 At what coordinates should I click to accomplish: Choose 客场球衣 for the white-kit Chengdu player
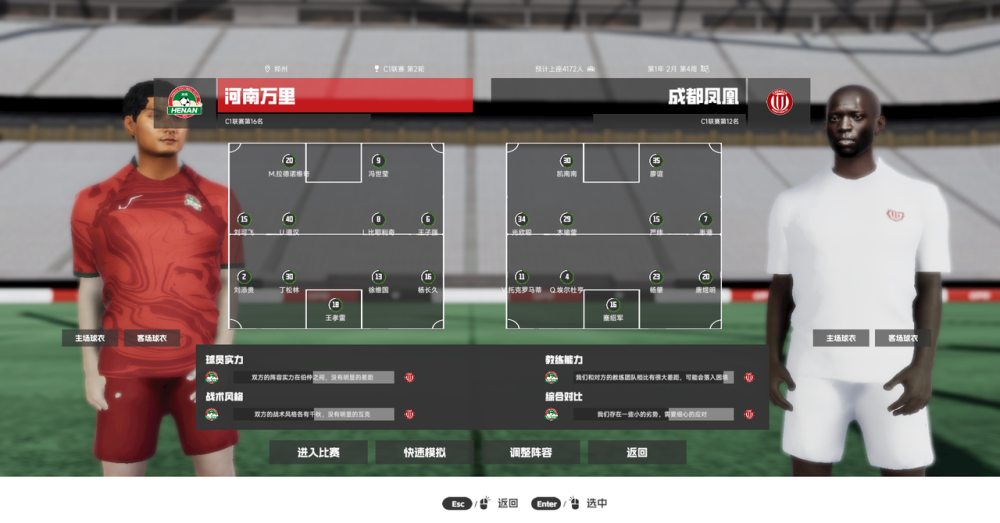point(902,338)
